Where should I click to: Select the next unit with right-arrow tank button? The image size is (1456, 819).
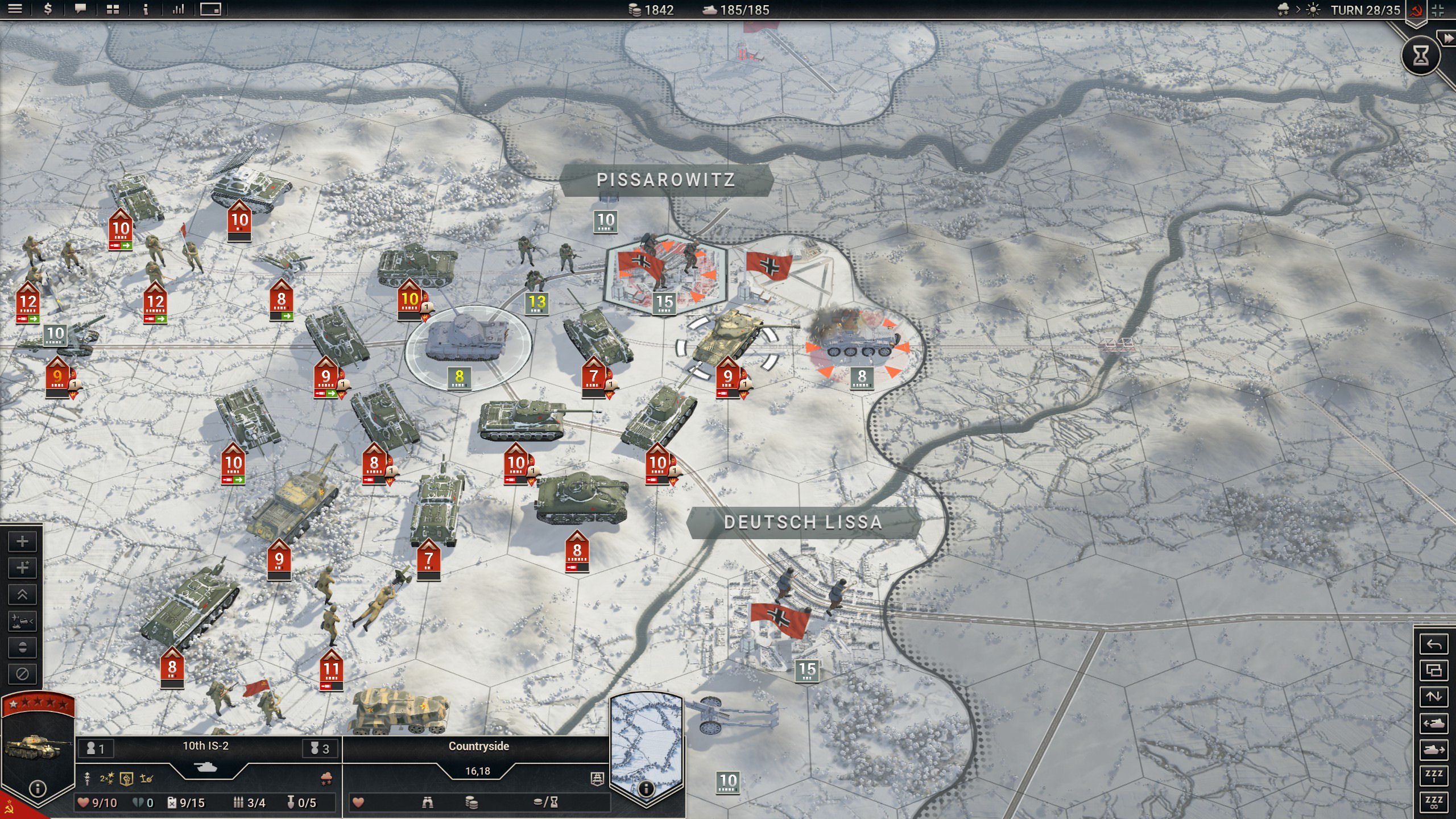point(1433,750)
